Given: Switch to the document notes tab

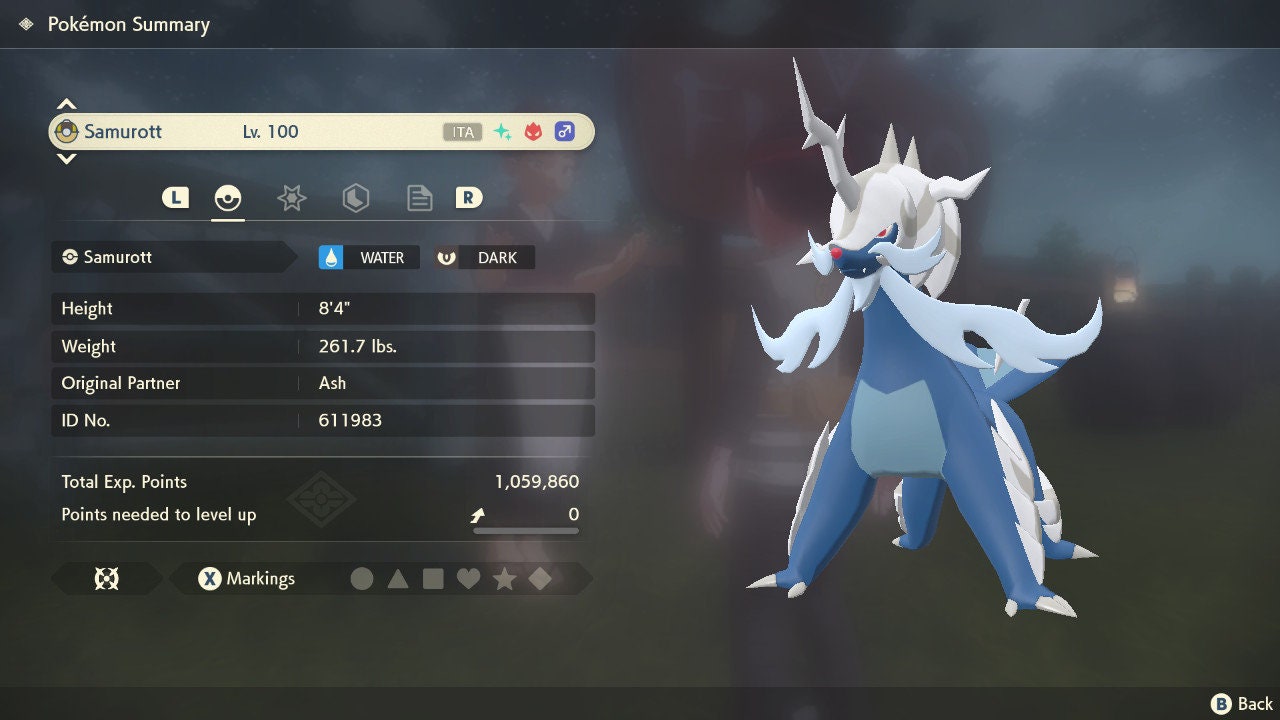Looking at the screenshot, I should (419, 198).
